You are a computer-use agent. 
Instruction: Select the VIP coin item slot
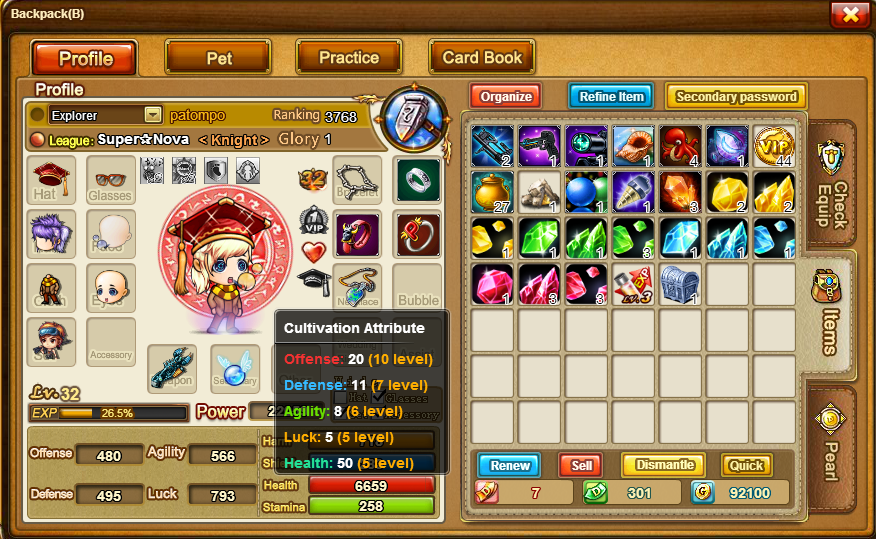774,146
